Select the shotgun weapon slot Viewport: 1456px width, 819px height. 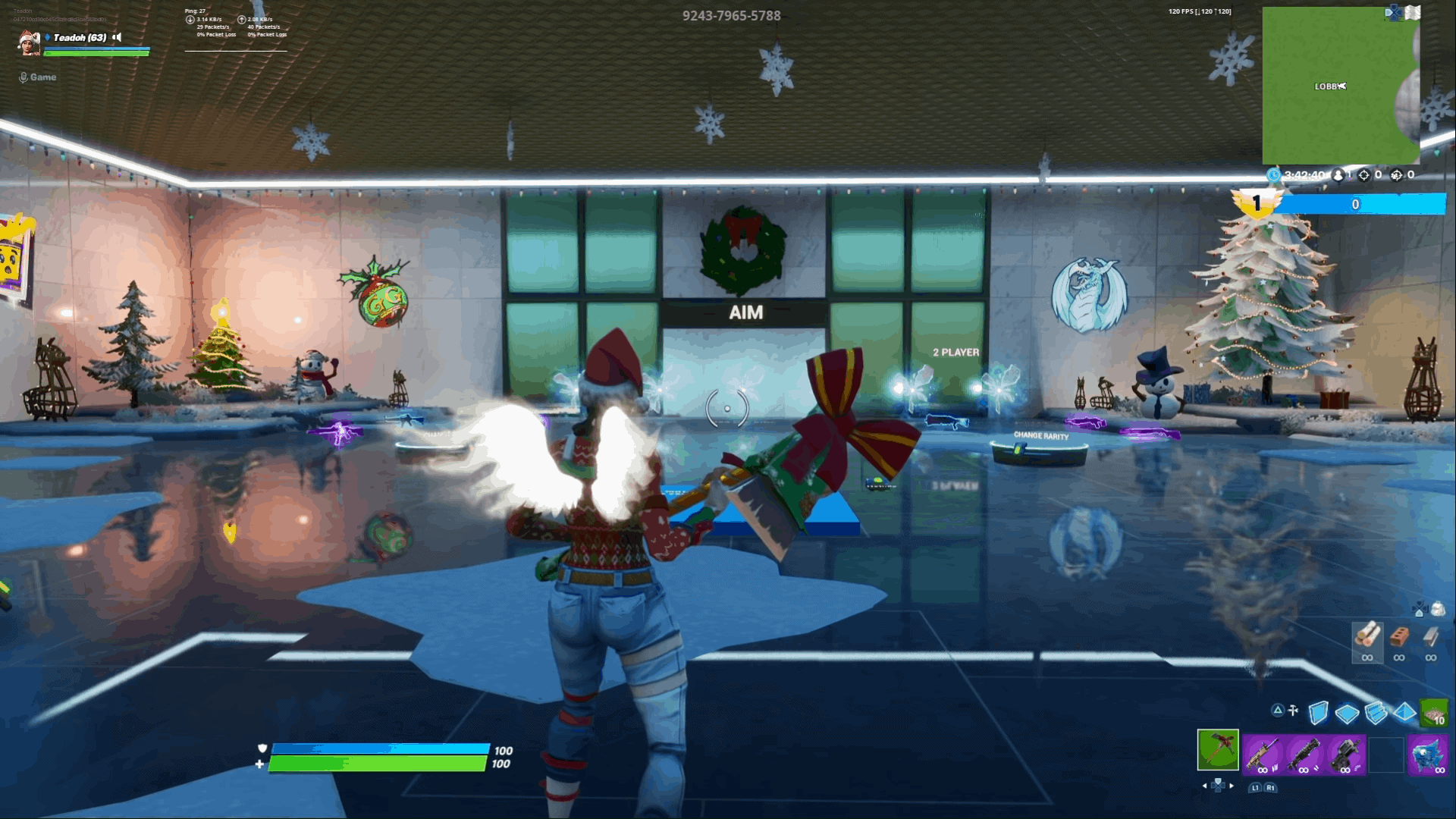1304,755
